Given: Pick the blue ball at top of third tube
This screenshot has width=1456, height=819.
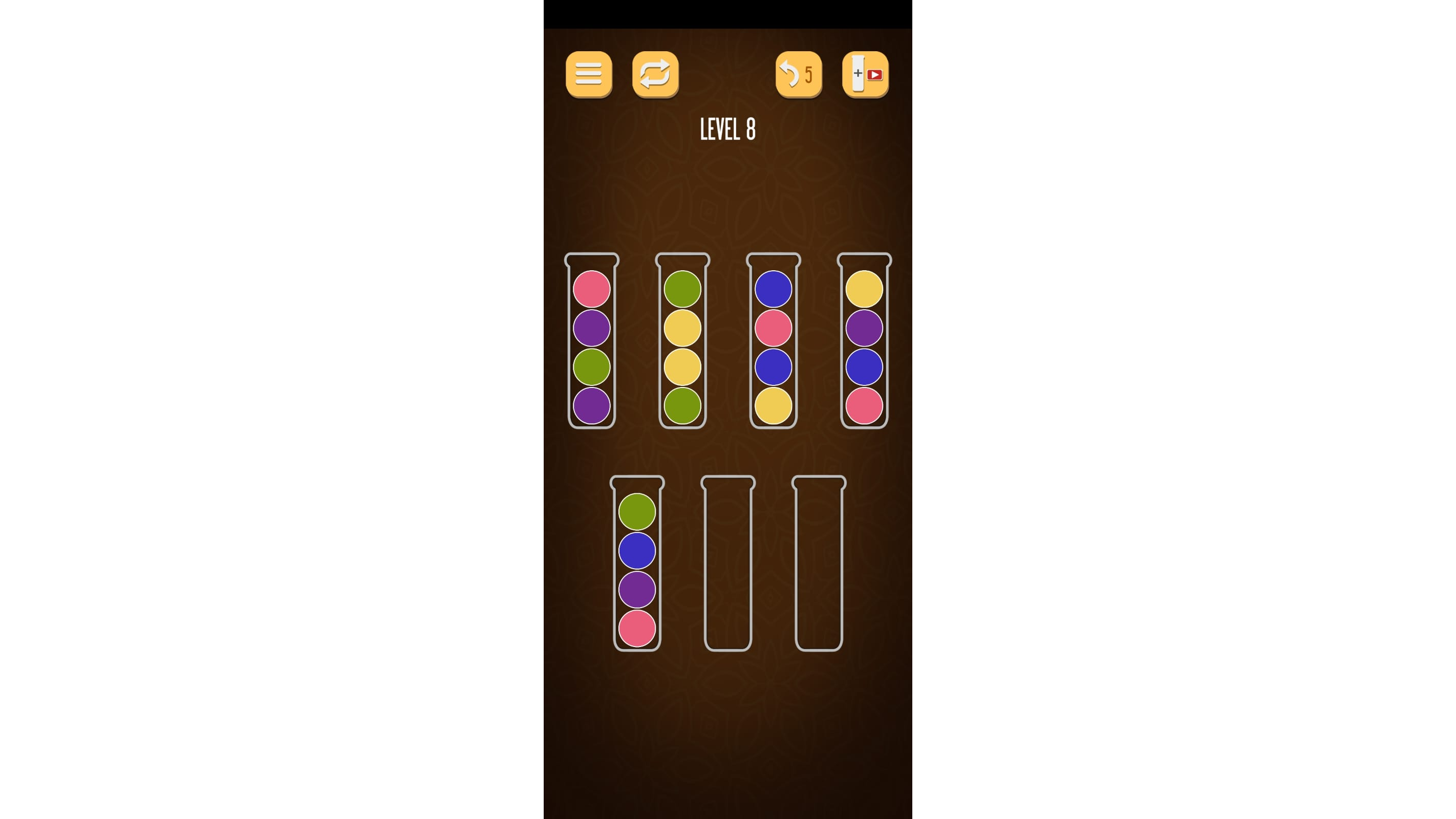Looking at the screenshot, I should [773, 290].
